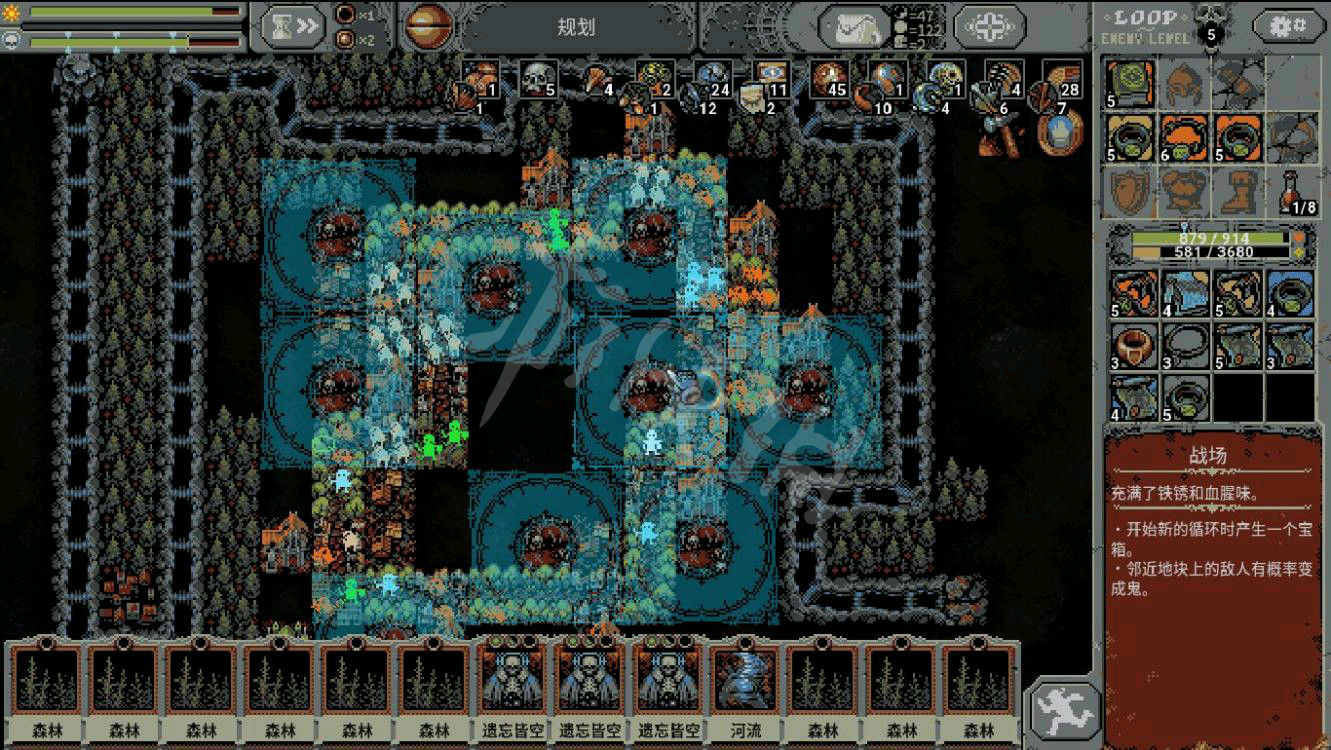Image resolution: width=1331 pixels, height=750 pixels.
Task: Toggle the hourglass game speed button
Action: pyautogui.click(x=294, y=27)
